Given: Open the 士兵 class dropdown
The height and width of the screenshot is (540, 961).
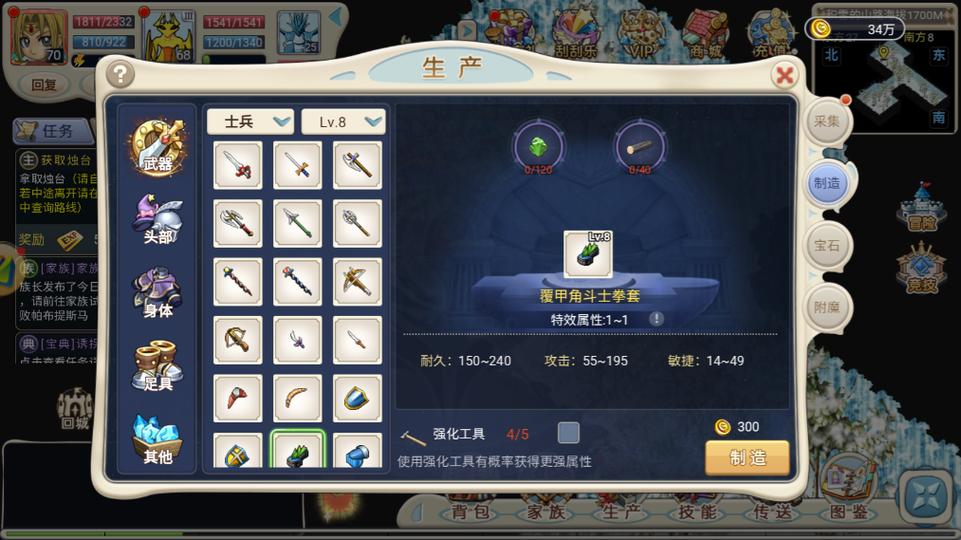Looking at the screenshot, I should 250,121.
